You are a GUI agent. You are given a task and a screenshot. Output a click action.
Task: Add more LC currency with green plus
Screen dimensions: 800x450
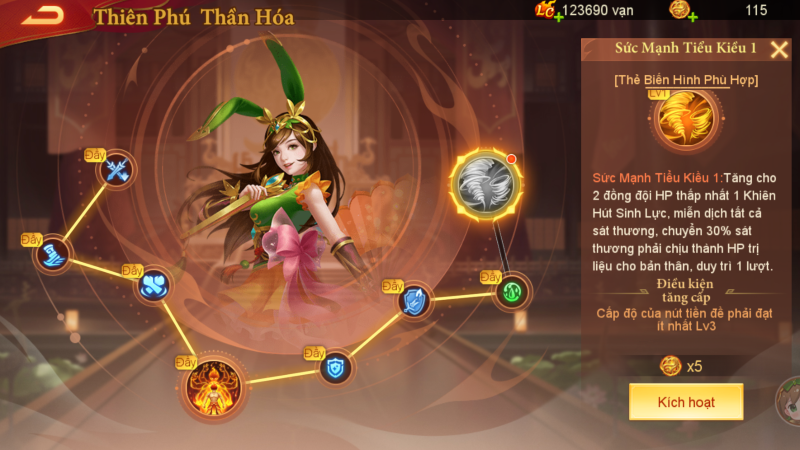point(557,17)
